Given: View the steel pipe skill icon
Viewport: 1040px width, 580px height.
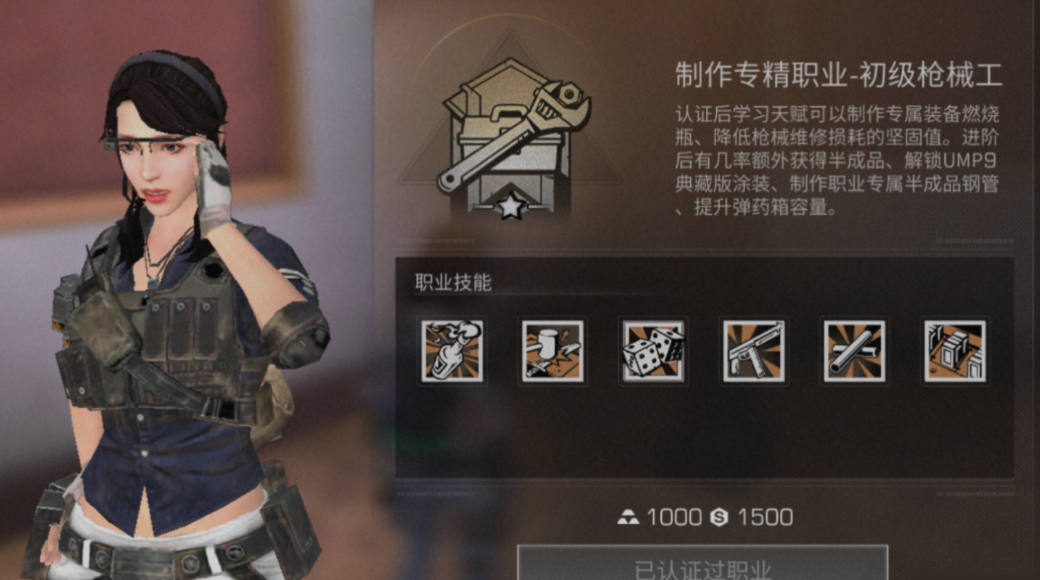Looking at the screenshot, I should click(x=854, y=351).
